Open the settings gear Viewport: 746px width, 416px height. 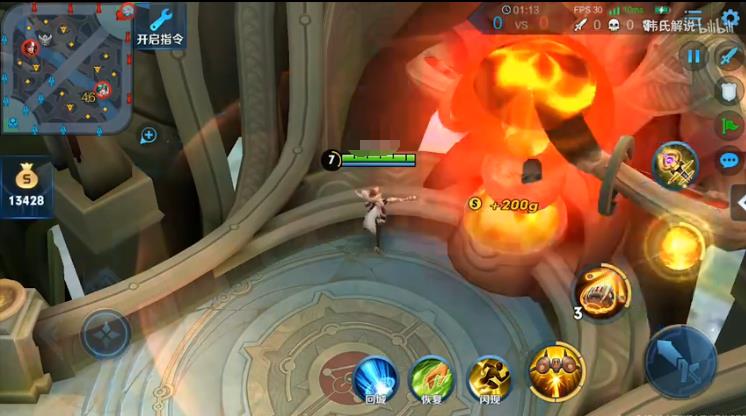click(x=730, y=18)
